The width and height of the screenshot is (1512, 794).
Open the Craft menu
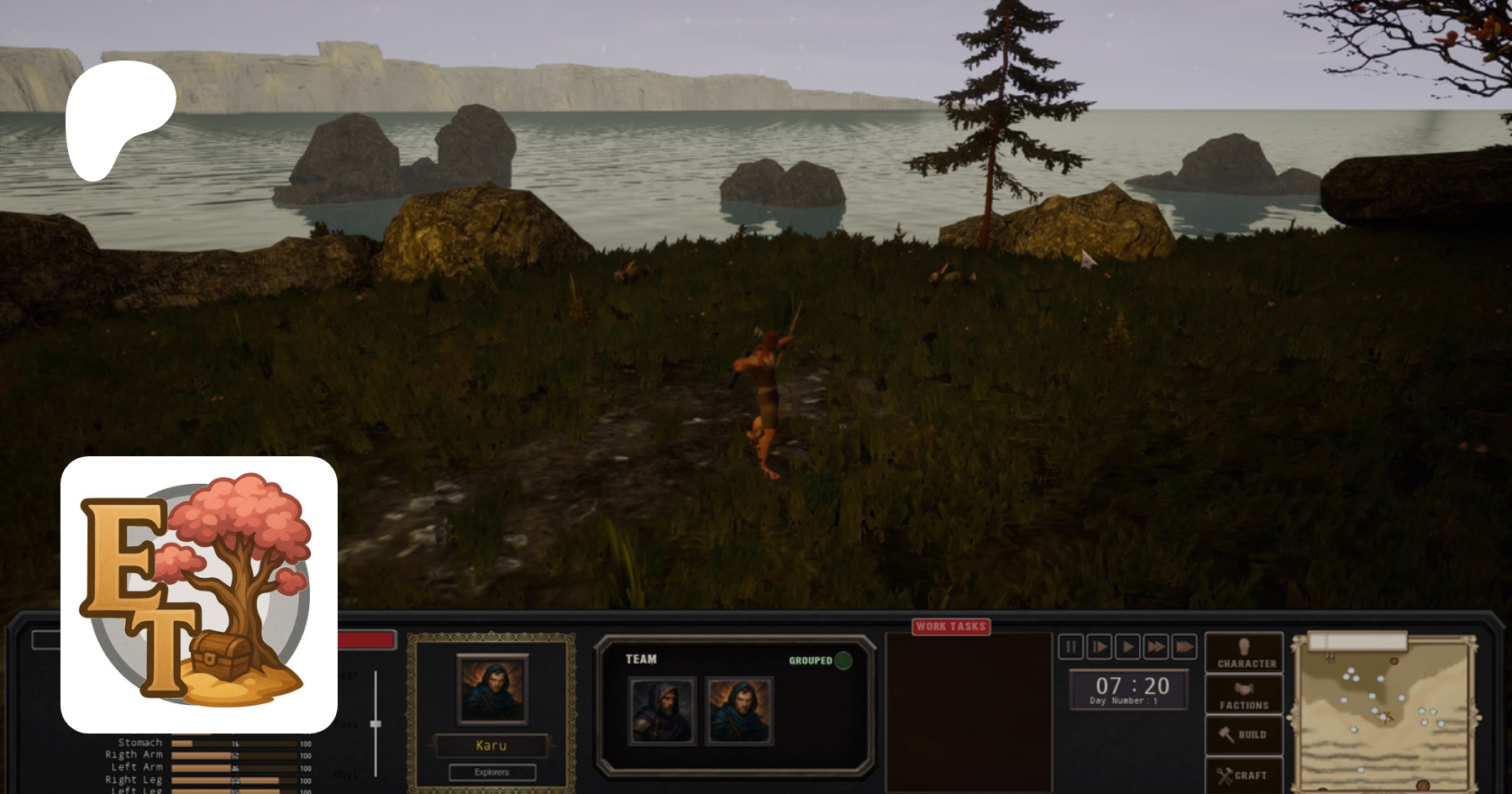click(x=1244, y=775)
